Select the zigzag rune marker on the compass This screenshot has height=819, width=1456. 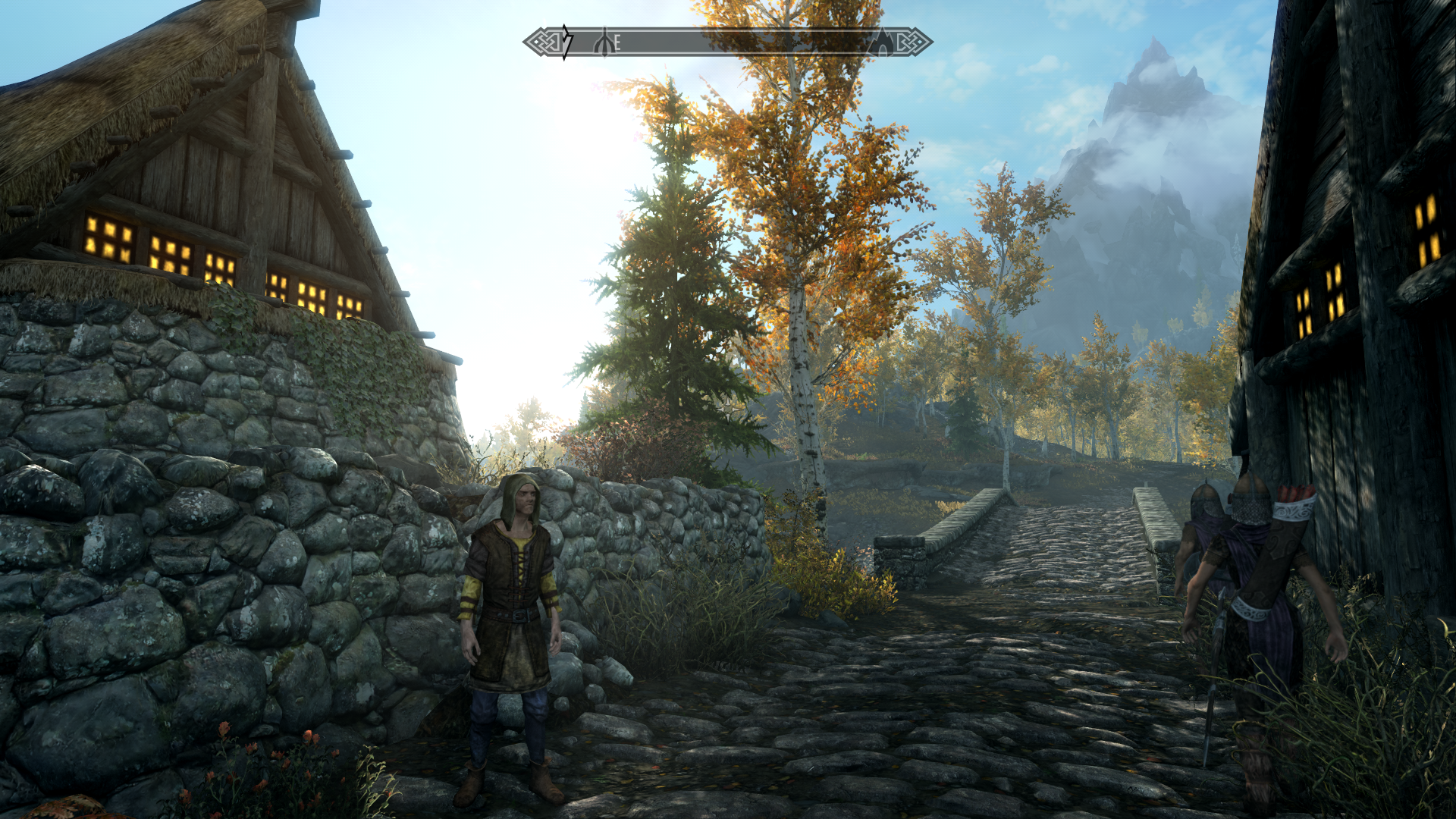566,42
